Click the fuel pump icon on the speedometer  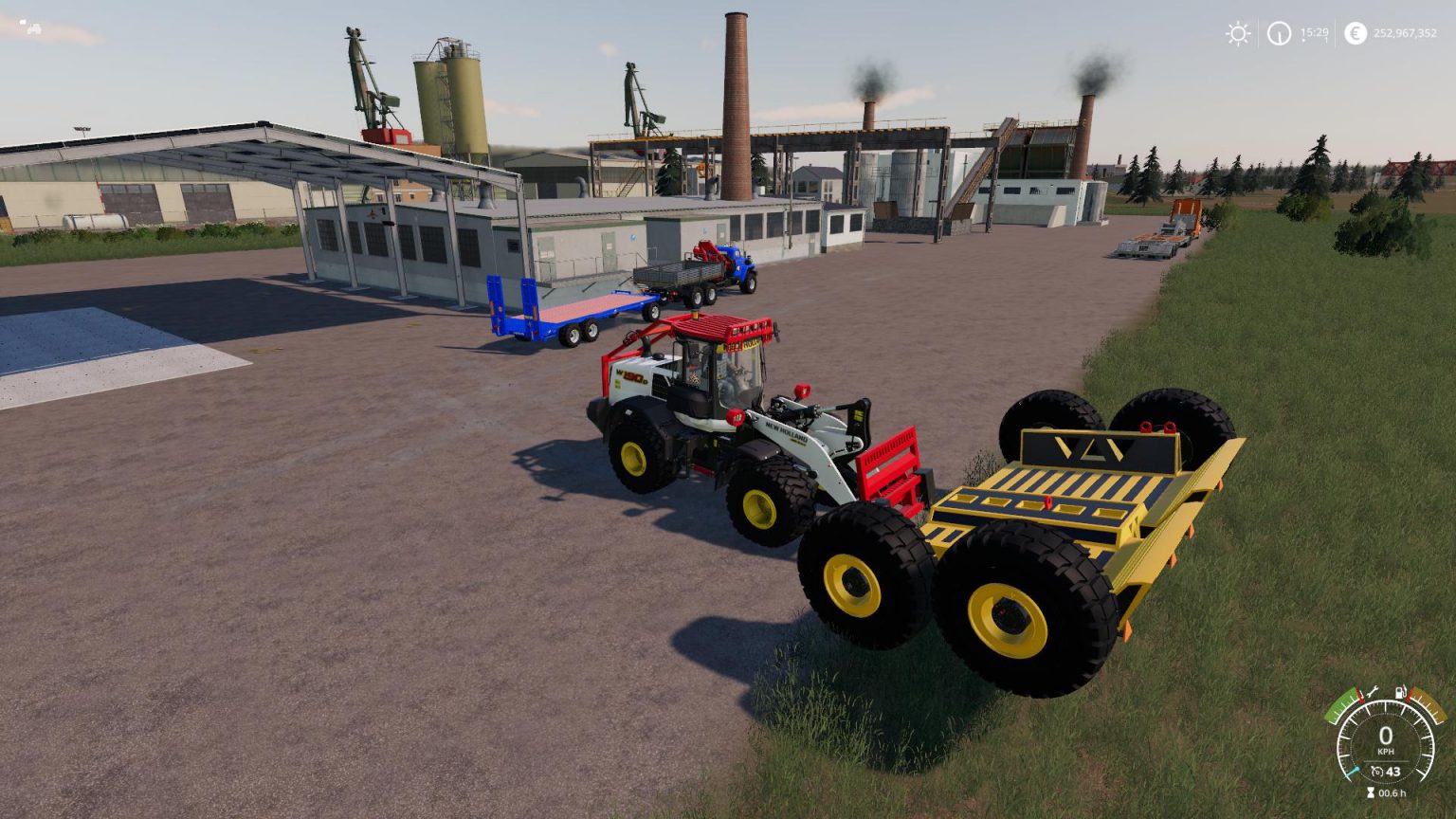coord(1401,692)
